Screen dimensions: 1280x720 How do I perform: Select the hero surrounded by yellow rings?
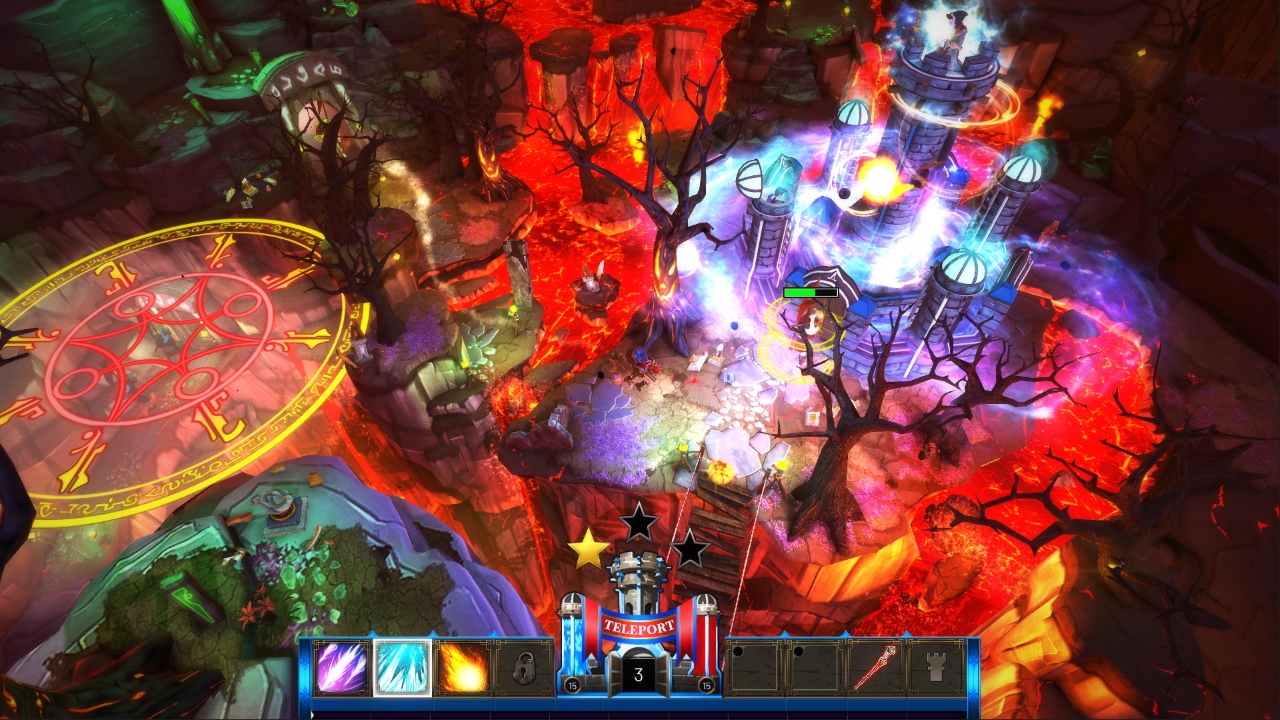tap(810, 330)
